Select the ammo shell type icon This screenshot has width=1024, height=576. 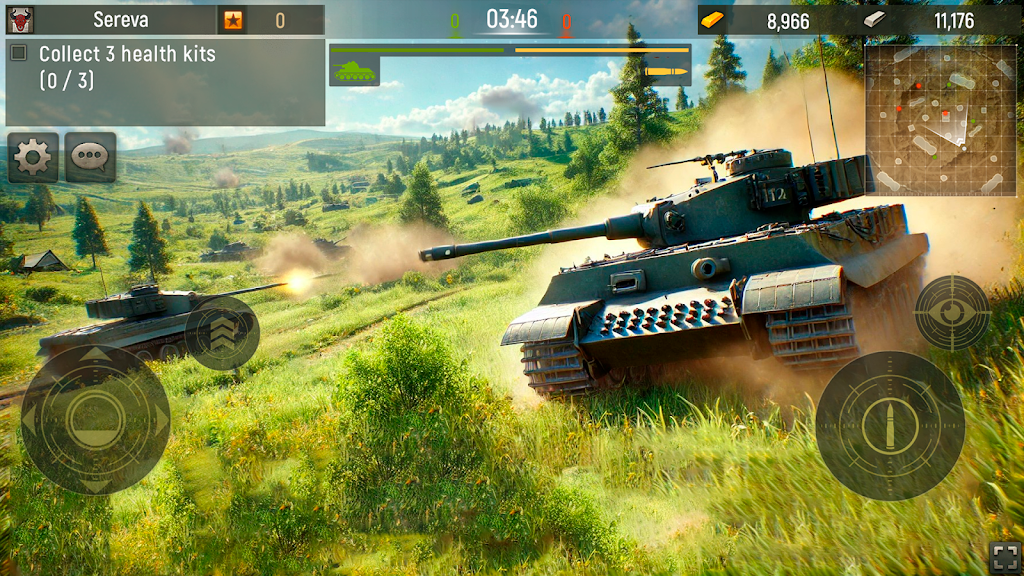(x=666, y=71)
